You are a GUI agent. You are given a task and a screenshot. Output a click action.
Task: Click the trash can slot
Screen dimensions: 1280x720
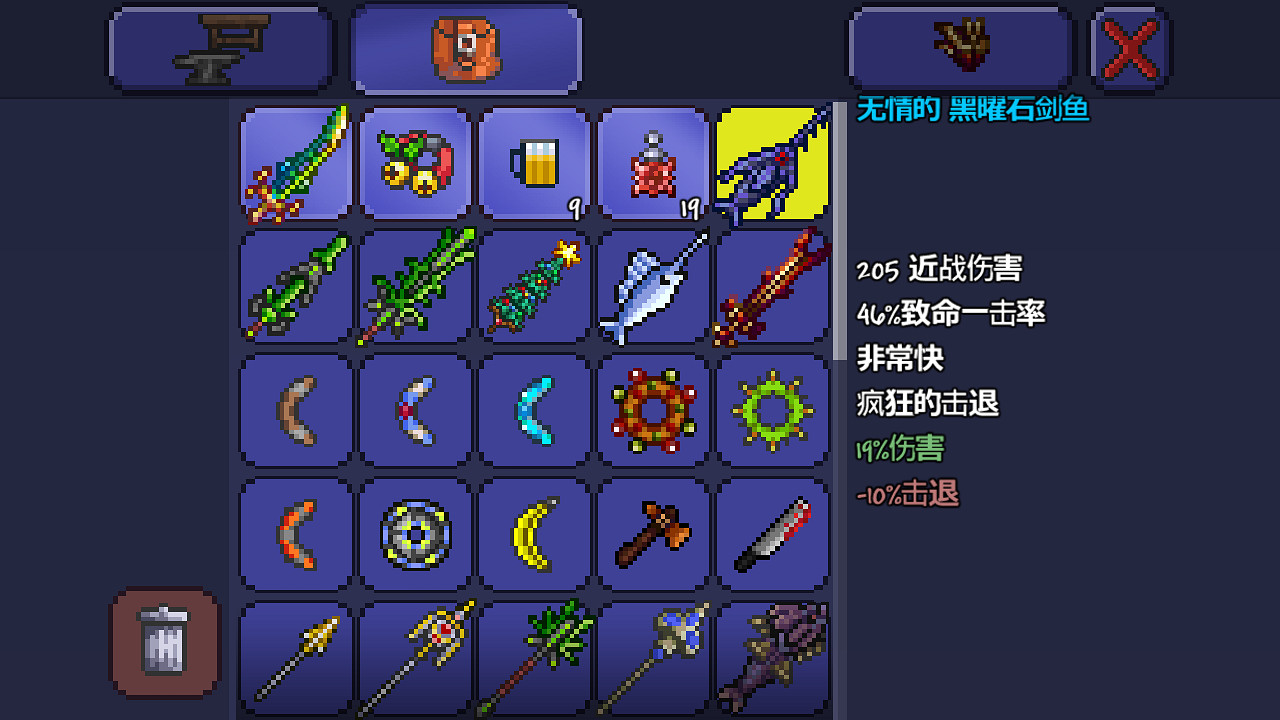pyautogui.click(x=163, y=643)
